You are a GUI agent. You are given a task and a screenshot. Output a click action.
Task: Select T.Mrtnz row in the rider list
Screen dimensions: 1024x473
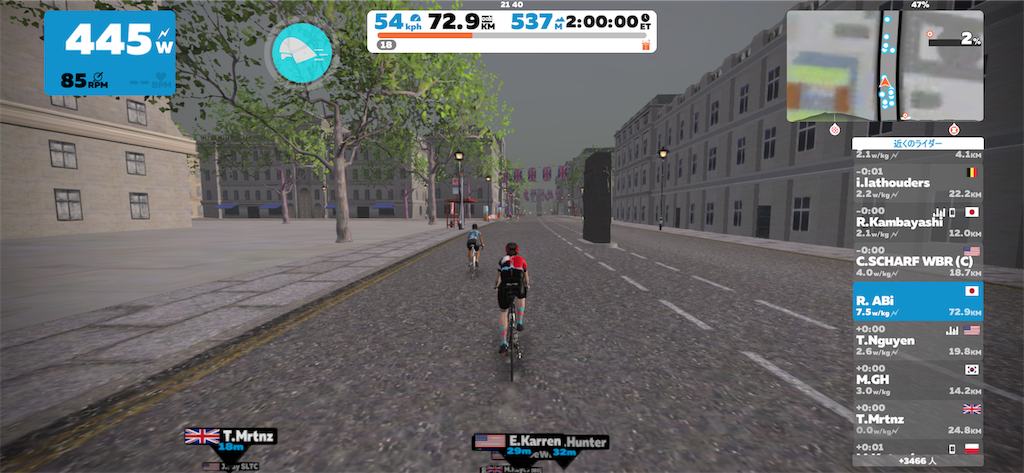coord(917,418)
